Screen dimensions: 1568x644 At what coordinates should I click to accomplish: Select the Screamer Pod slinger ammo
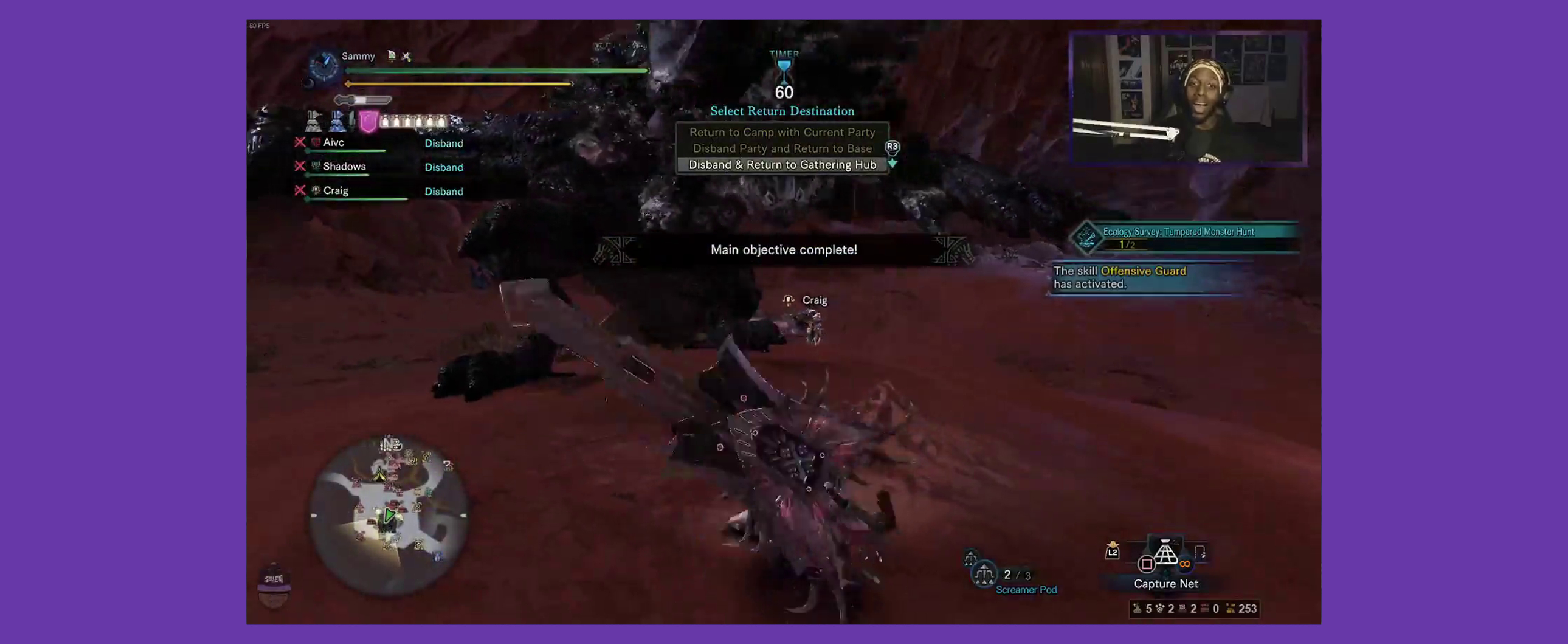(x=984, y=574)
